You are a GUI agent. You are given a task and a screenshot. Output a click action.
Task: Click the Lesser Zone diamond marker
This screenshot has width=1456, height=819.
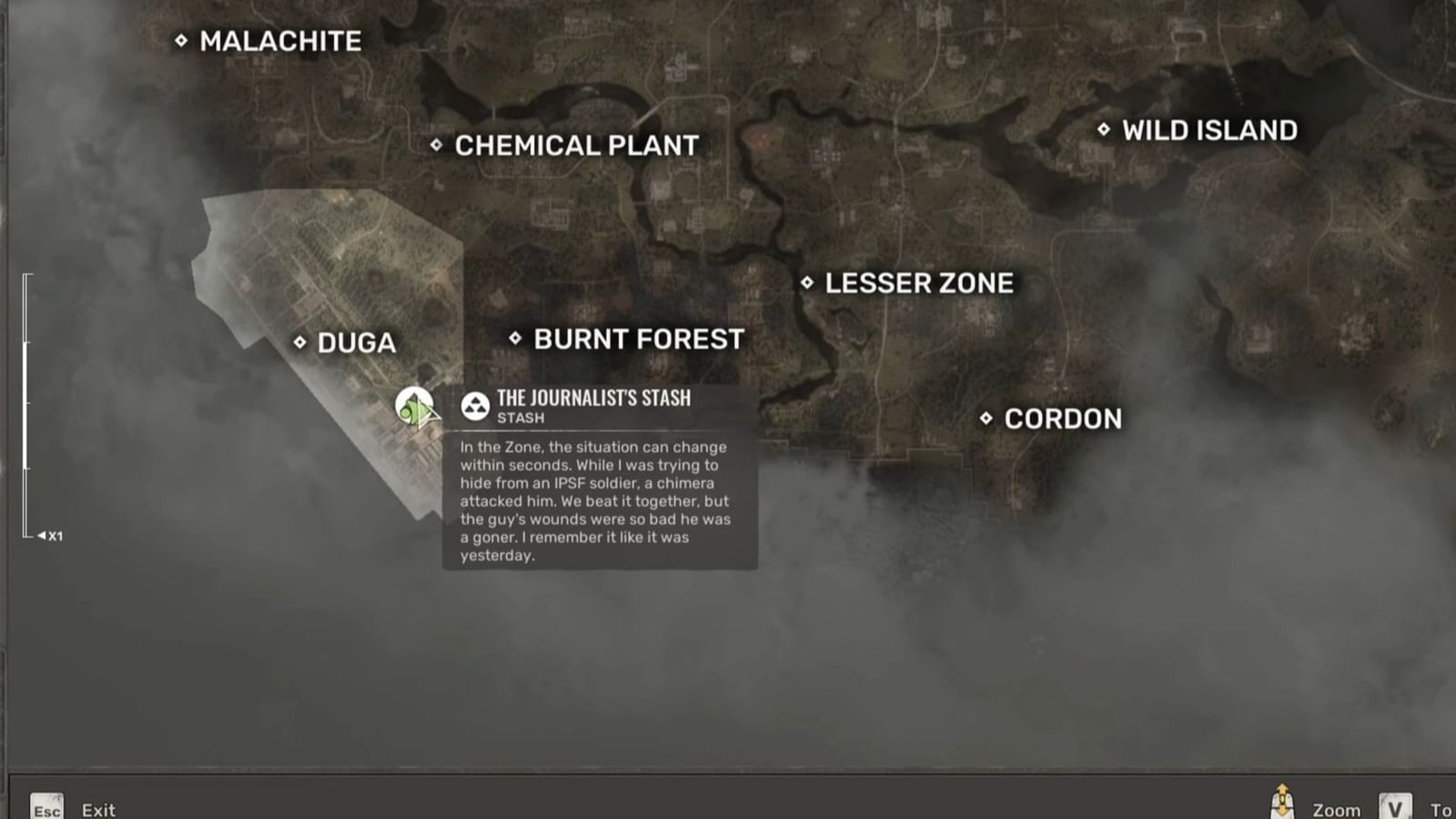pyautogui.click(x=806, y=282)
